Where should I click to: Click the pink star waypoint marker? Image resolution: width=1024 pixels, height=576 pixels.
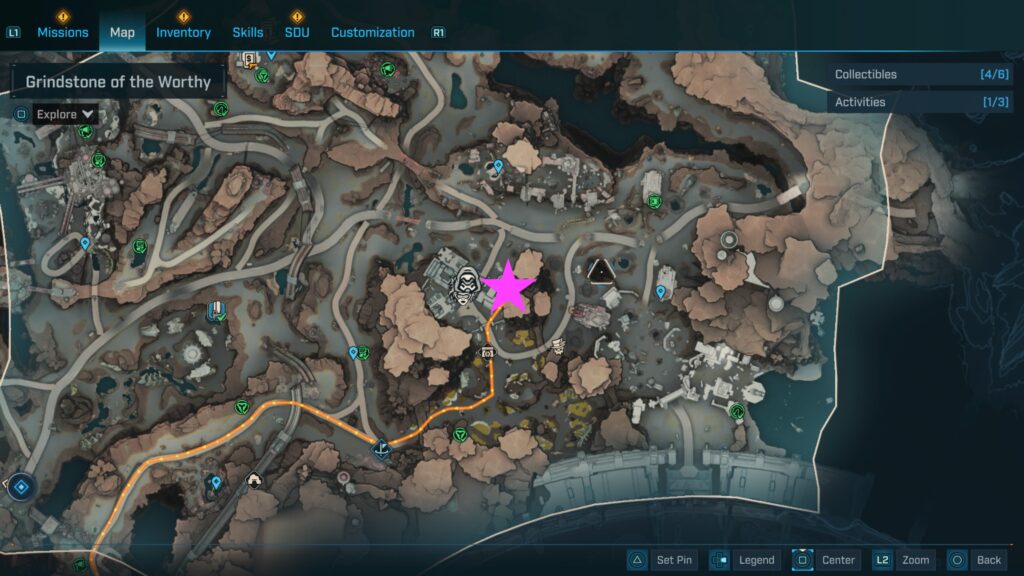(508, 286)
